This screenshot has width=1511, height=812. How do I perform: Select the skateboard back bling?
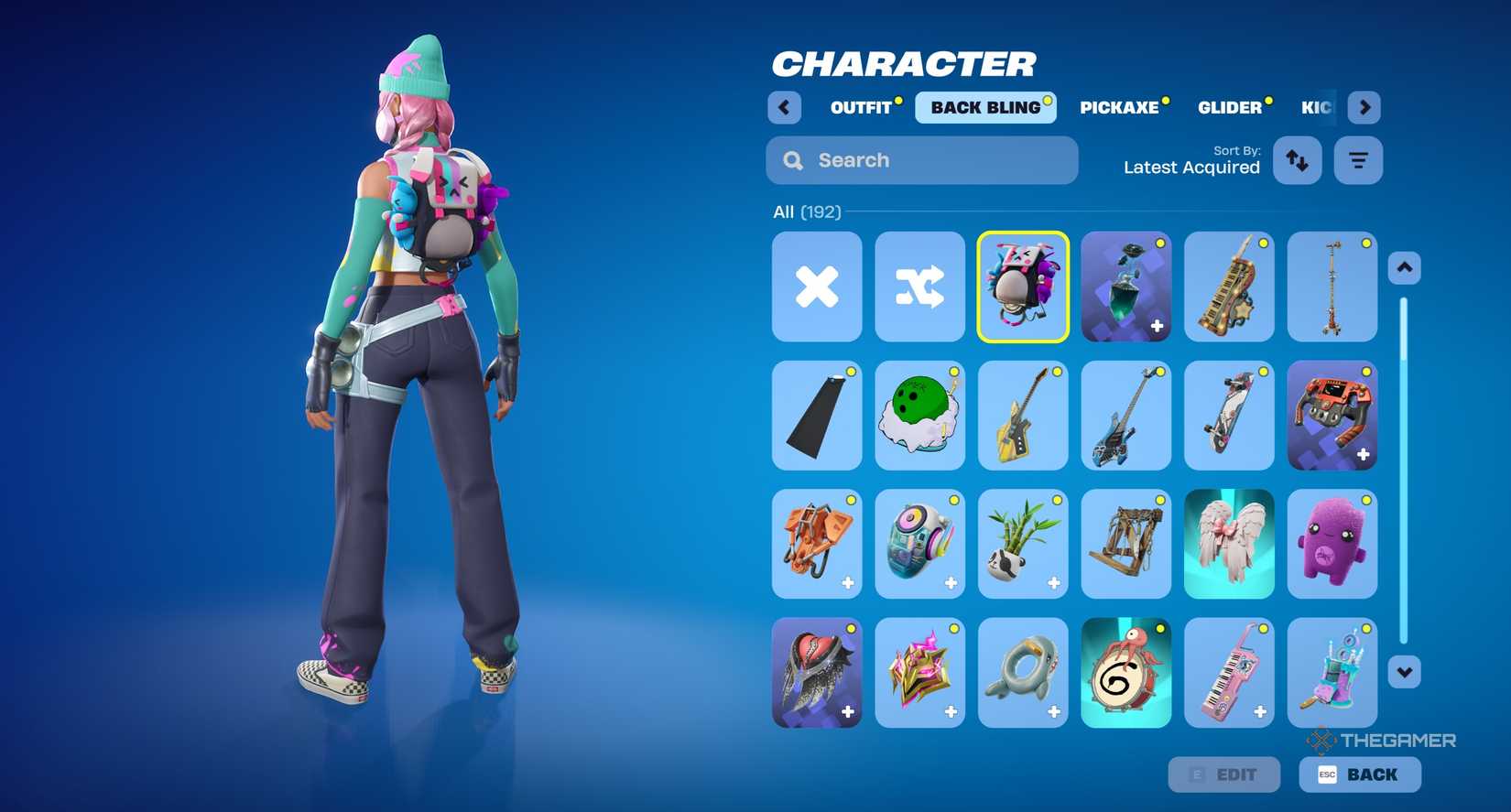(x=1229, y=416)
